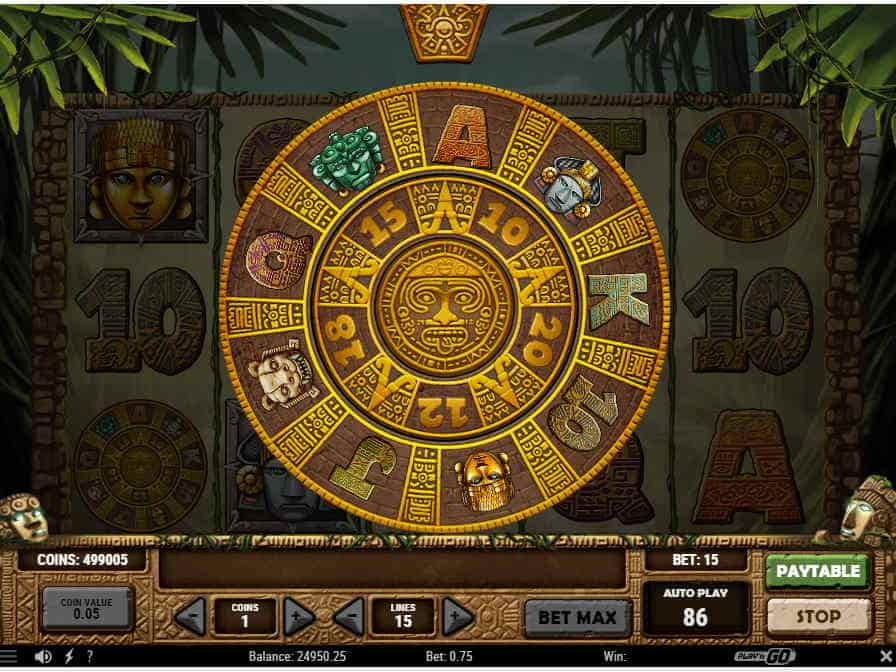Increase the number of coins

[x=299, y=616]
